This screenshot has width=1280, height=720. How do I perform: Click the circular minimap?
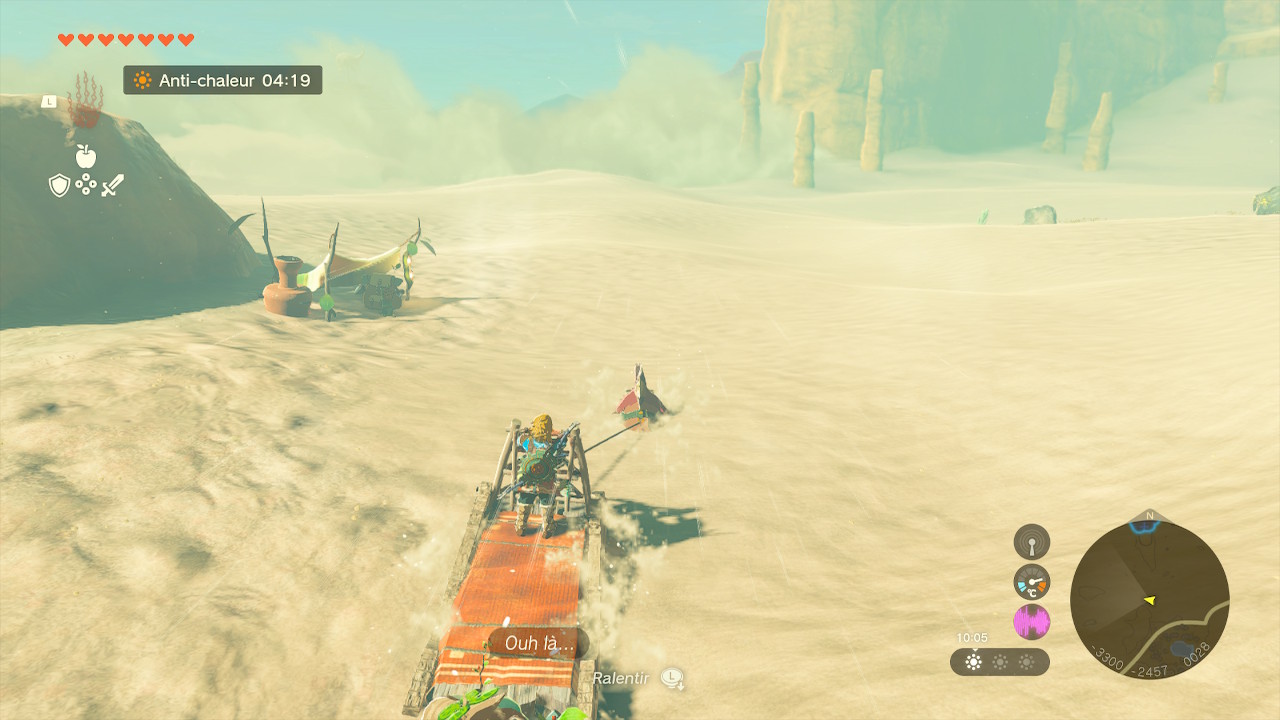pyautogui.click(x=1149, y=600)
